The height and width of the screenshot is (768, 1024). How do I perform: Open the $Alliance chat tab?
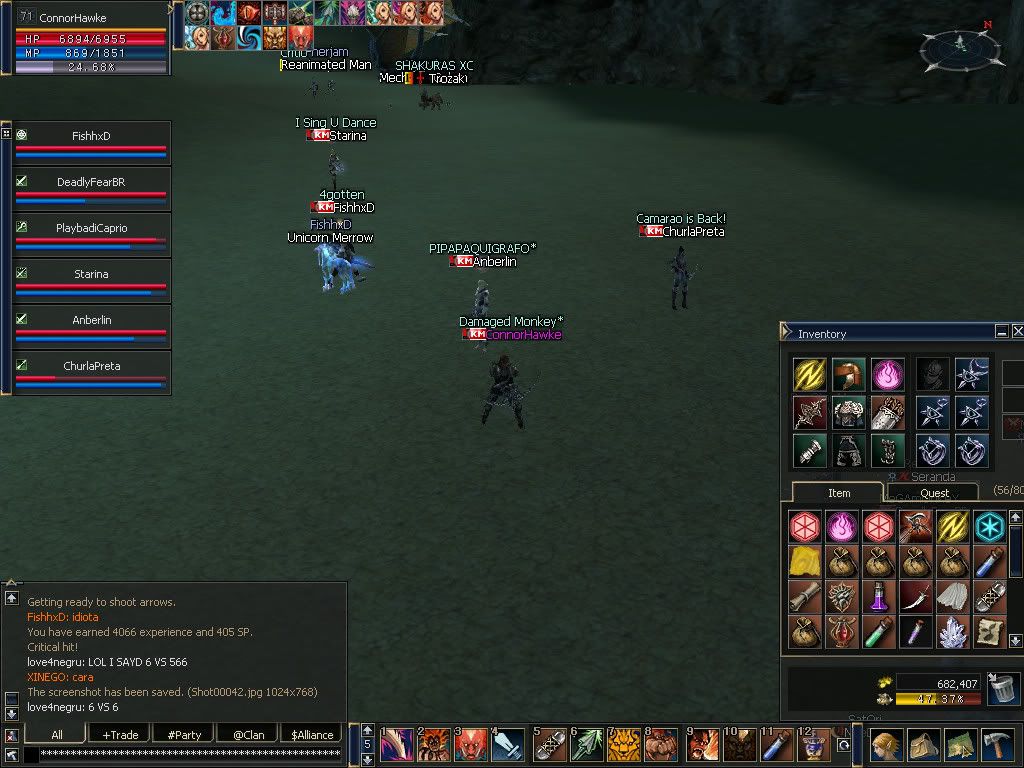312,735
